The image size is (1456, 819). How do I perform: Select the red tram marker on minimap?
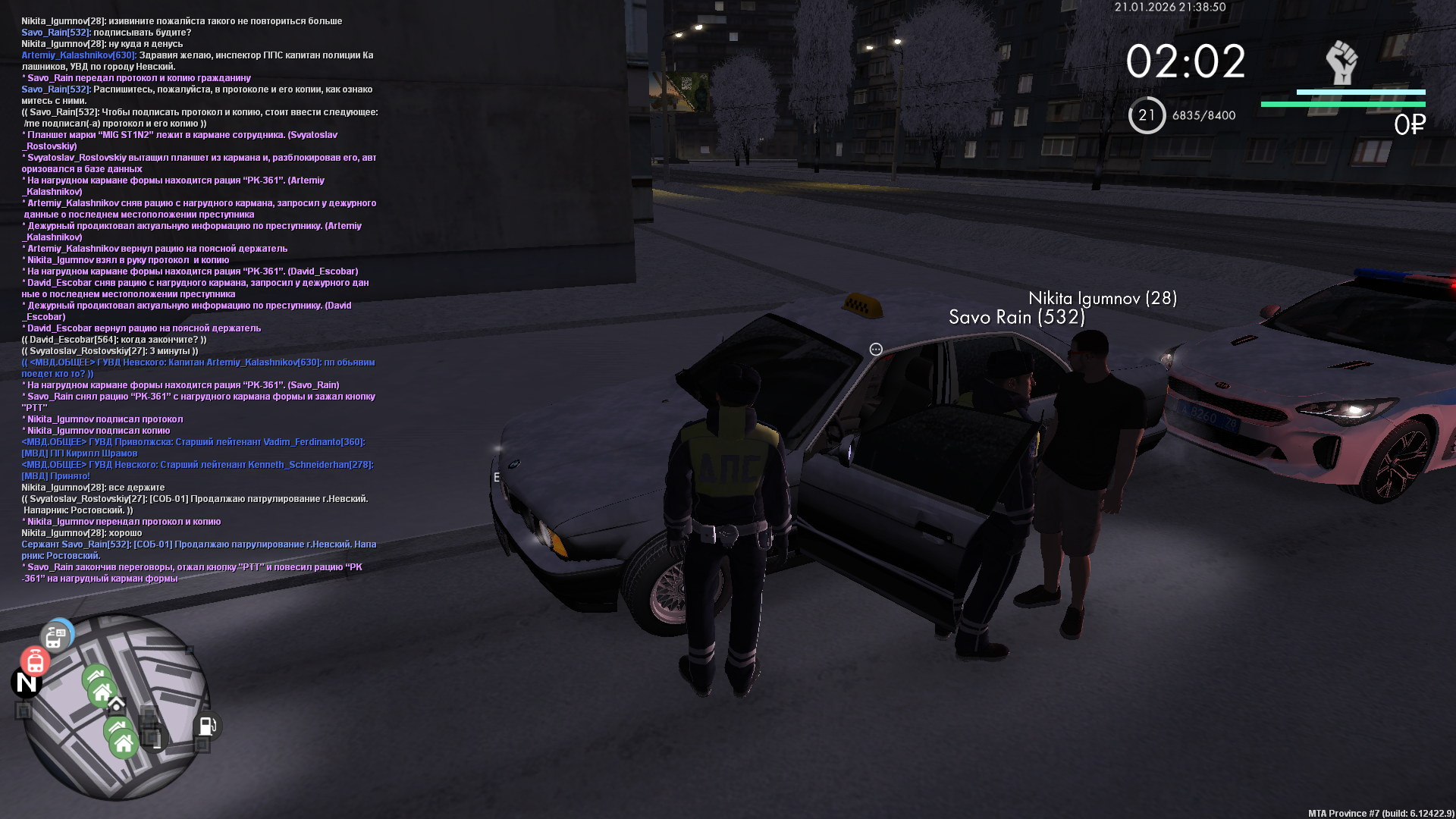[x=35, y=662]
